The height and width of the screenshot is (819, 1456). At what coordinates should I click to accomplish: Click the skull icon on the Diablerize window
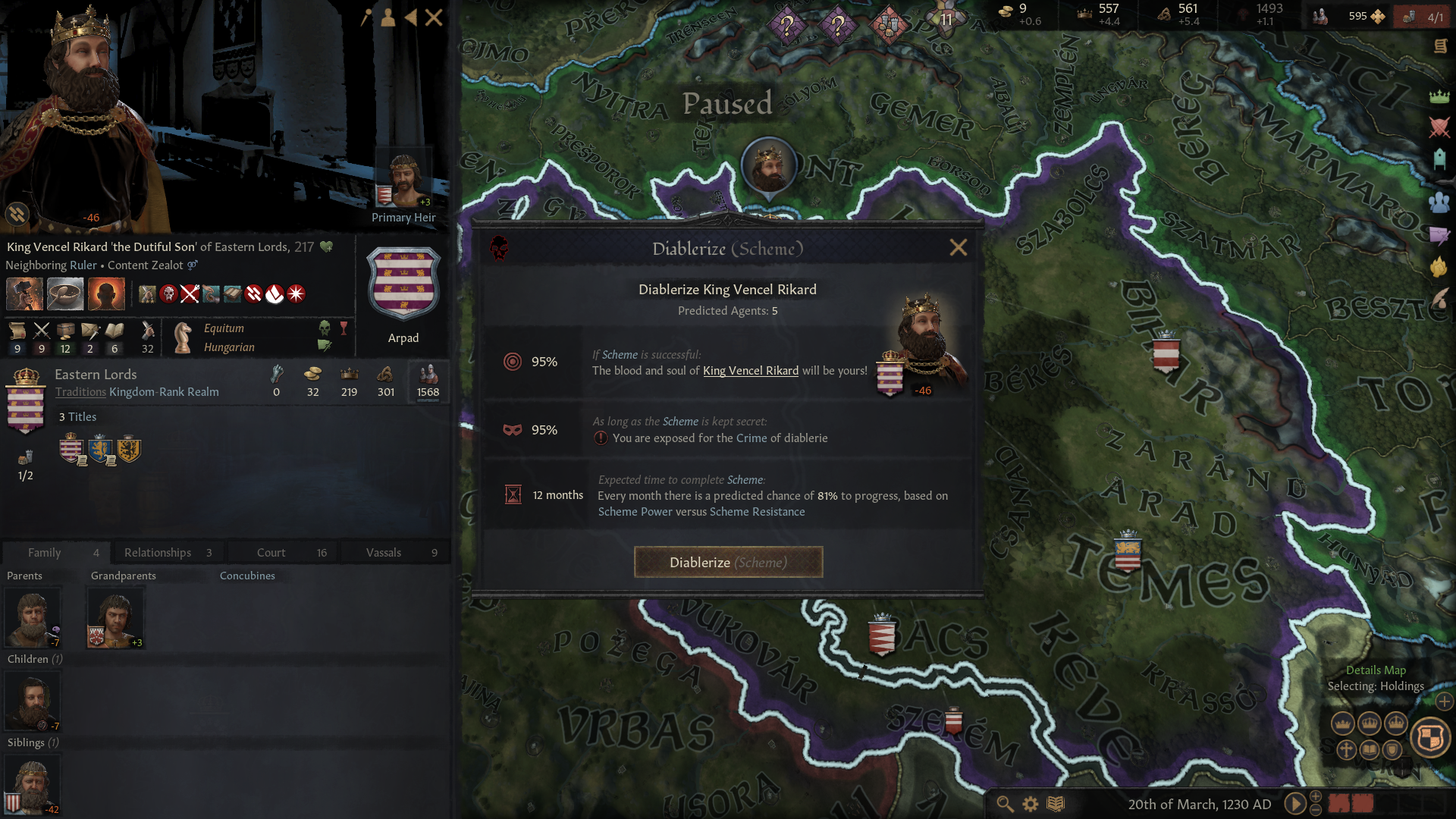click(499, 248)
